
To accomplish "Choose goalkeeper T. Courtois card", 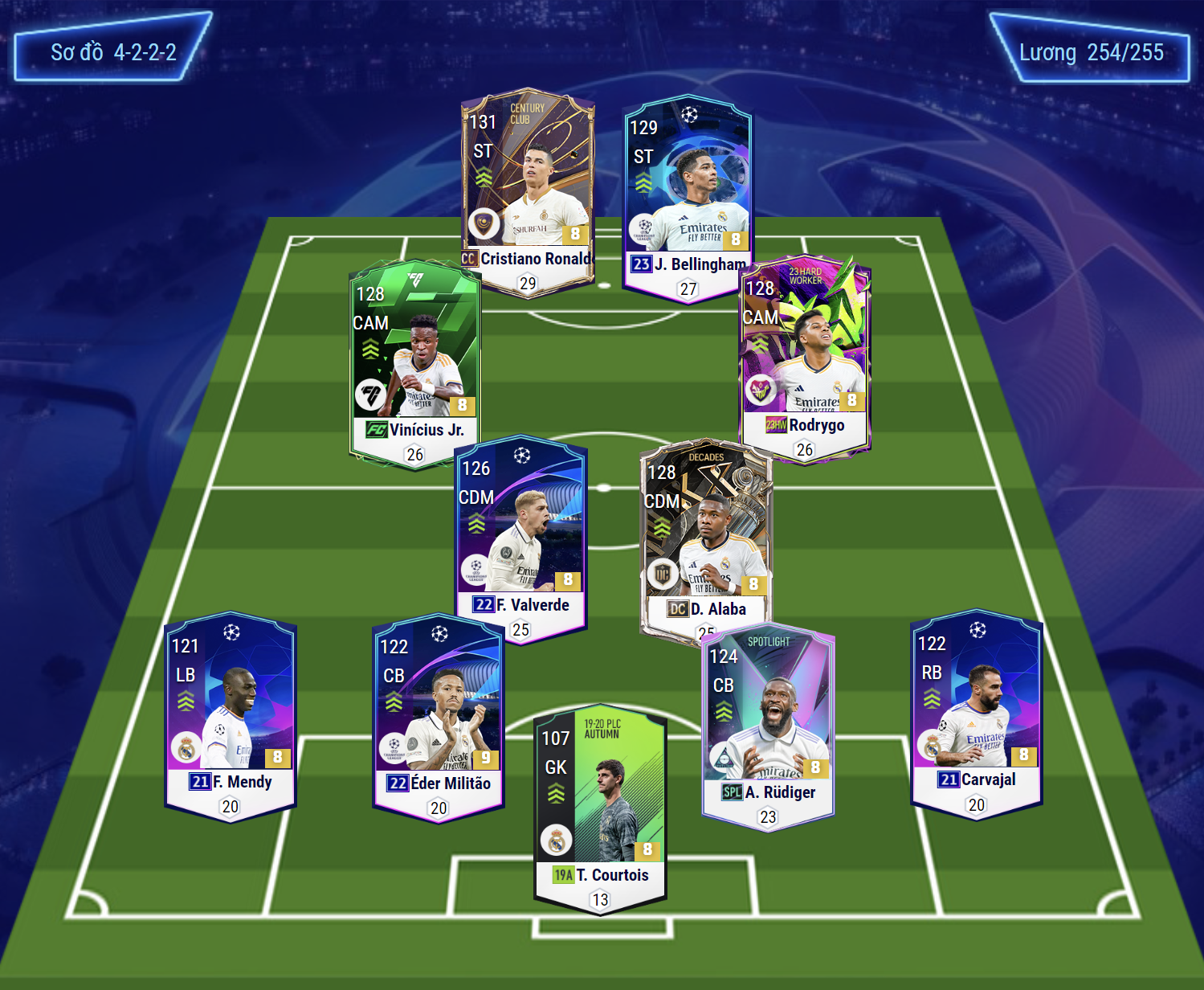I will tap(600, 808).
